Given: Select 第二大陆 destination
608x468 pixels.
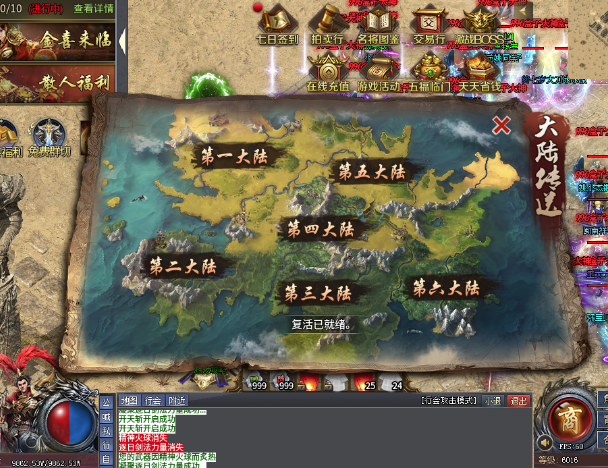Looking at the screenshot, I should click(x=184, y=267).
